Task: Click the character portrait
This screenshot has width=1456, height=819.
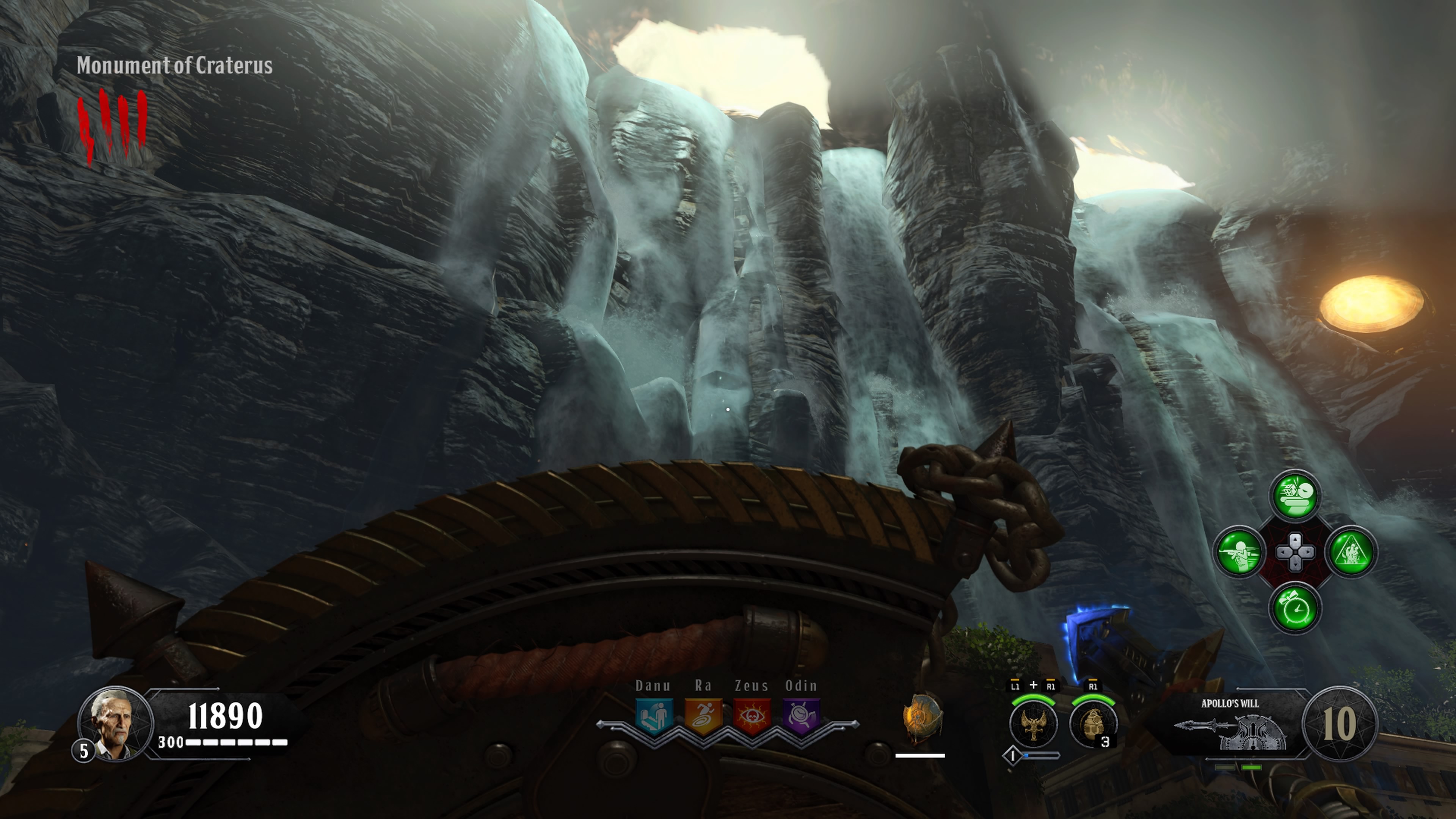Action: pos(115,723)
